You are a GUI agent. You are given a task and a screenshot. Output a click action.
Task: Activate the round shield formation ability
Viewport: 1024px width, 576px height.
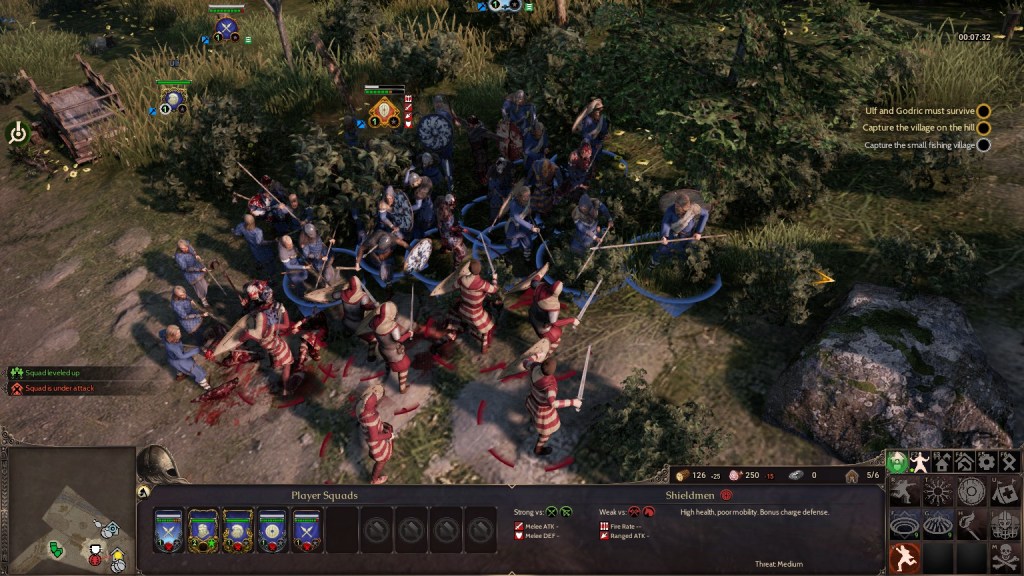pos(971,491)
